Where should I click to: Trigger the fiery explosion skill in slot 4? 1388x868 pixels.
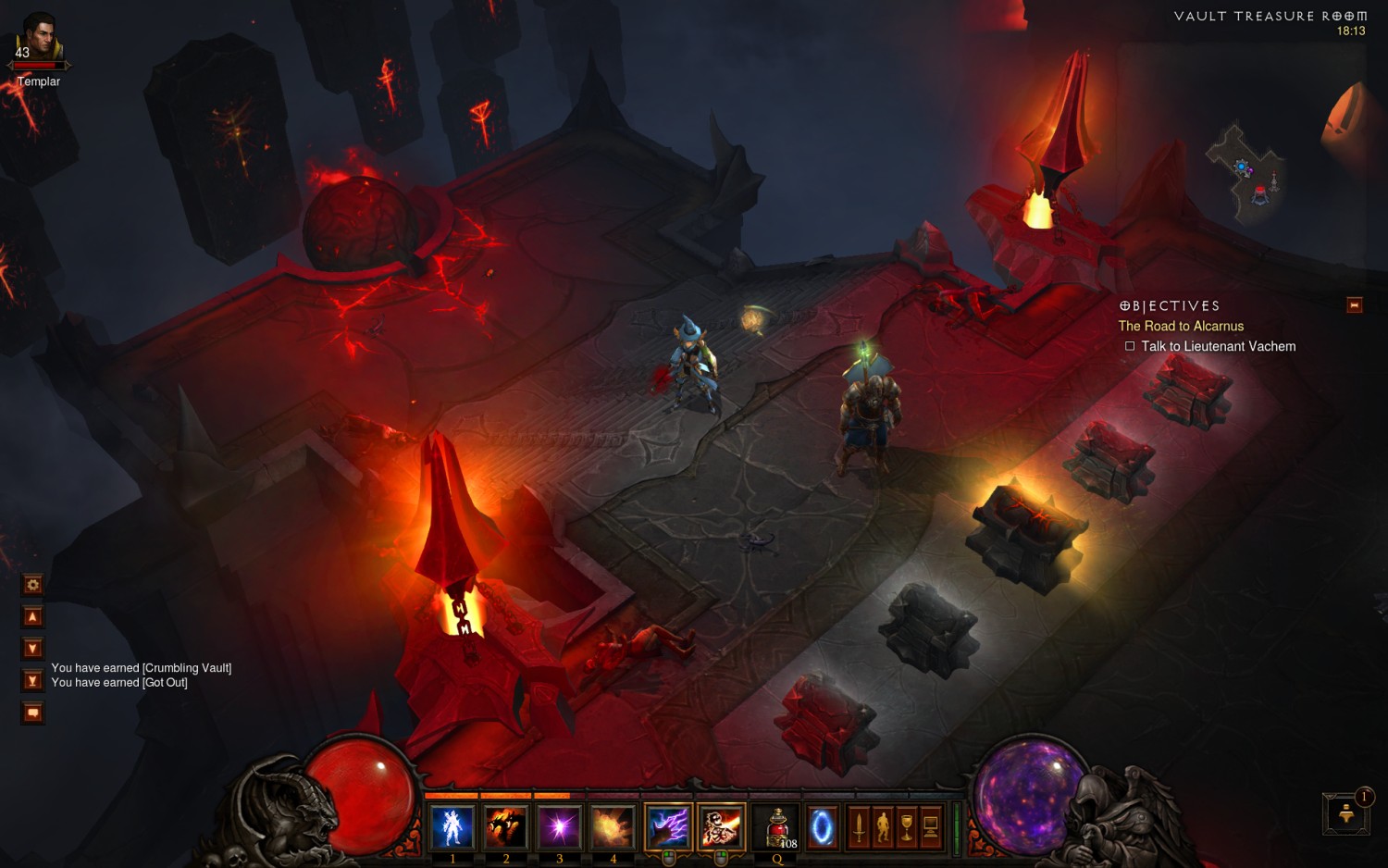613,826
